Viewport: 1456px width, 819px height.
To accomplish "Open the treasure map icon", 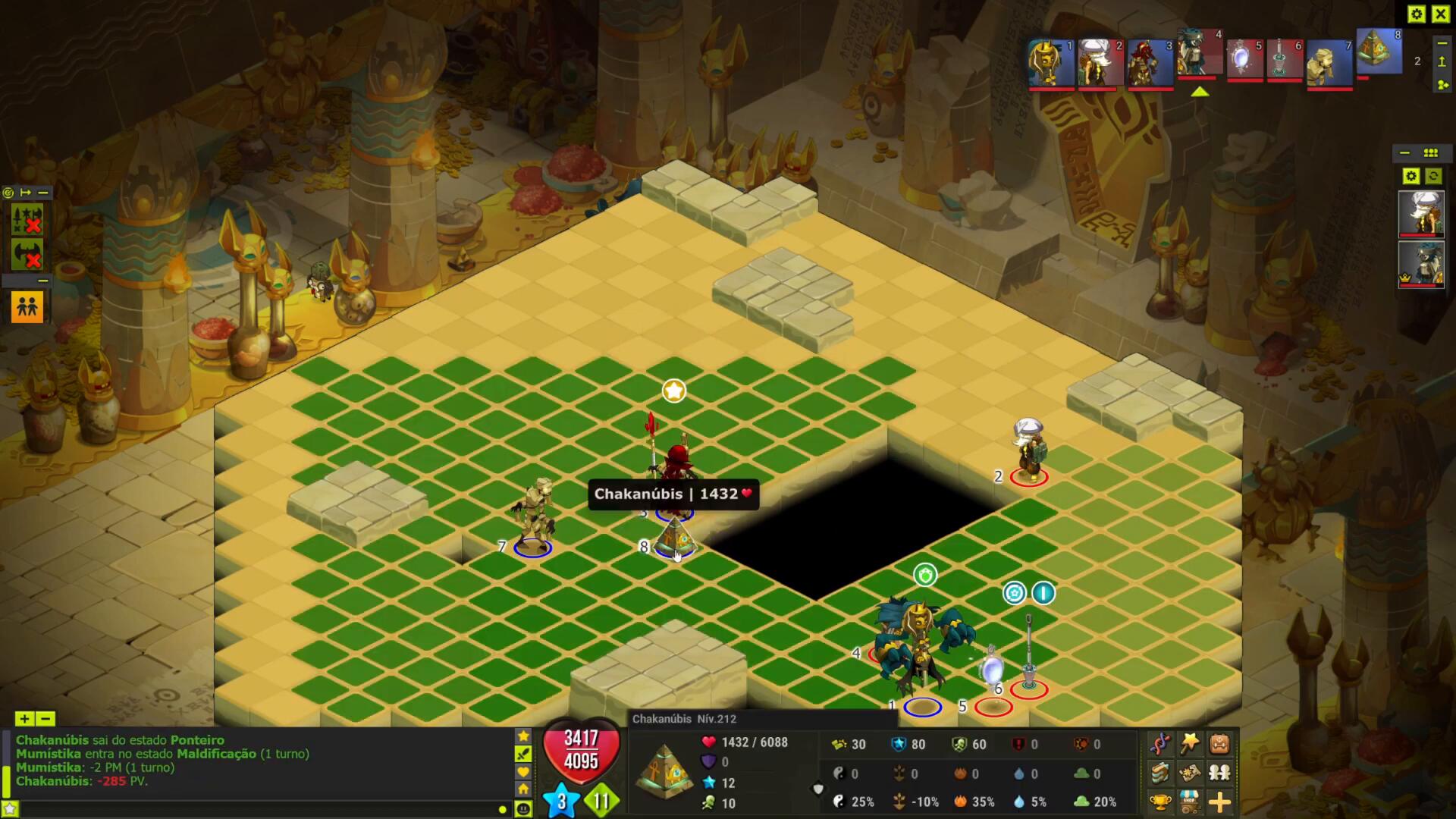I will pyautogui.click(x=1190, y=773).
